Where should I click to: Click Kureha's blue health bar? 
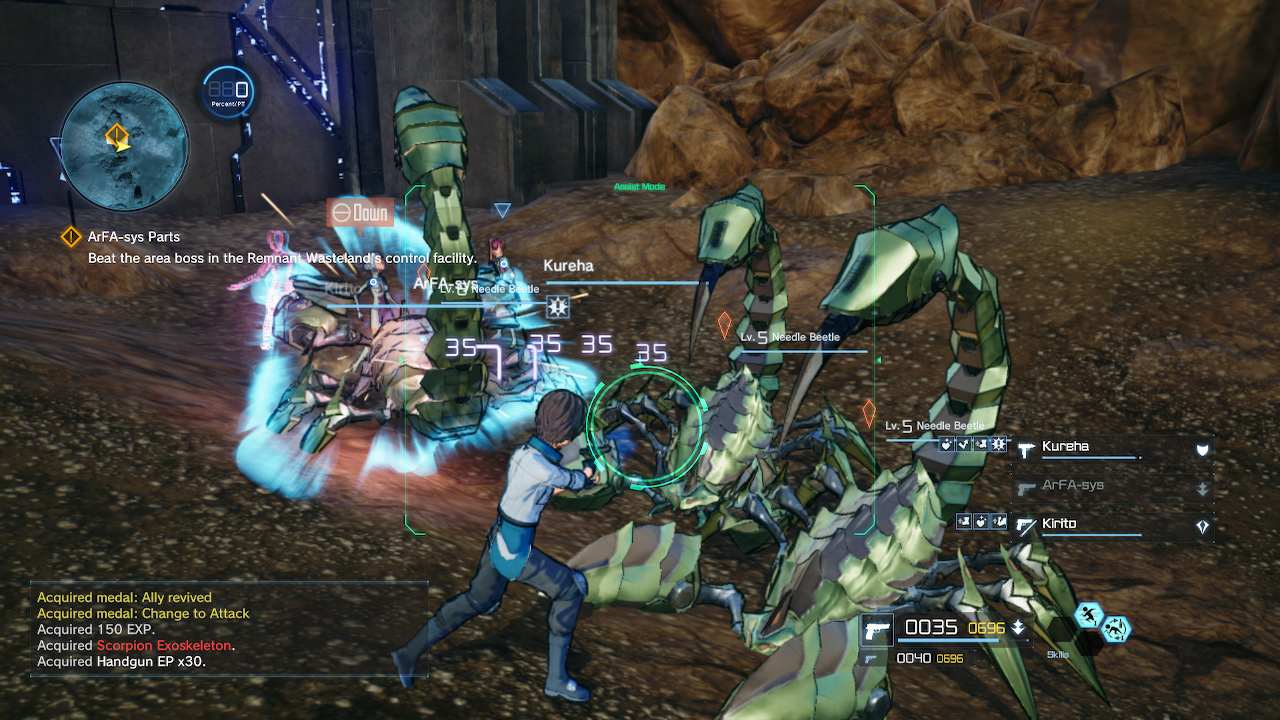(1090, 457)
